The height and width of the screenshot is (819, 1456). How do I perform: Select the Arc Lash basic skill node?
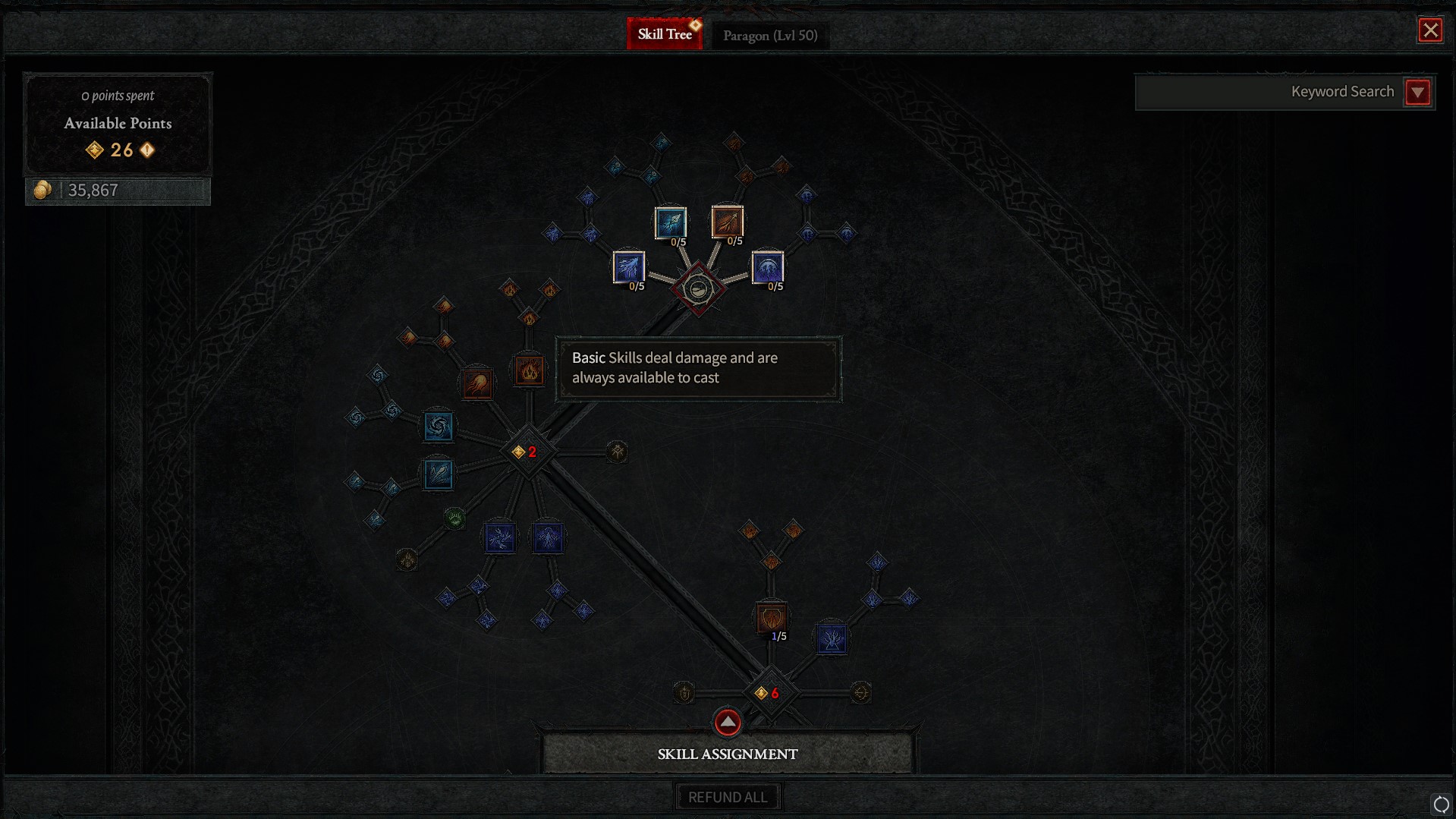tap(767, 267)
